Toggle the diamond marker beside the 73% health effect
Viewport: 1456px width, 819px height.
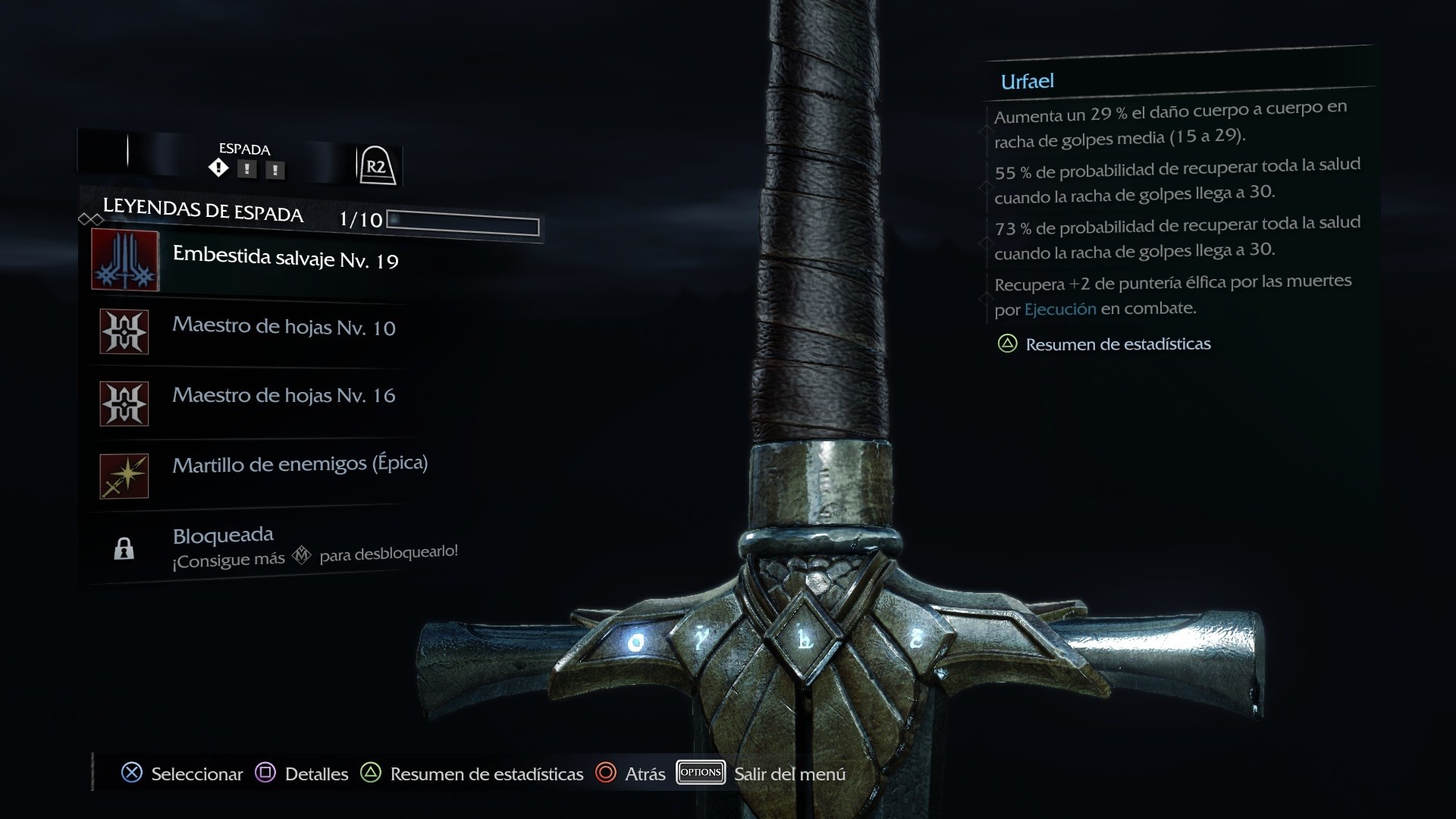tap(986, 237)
